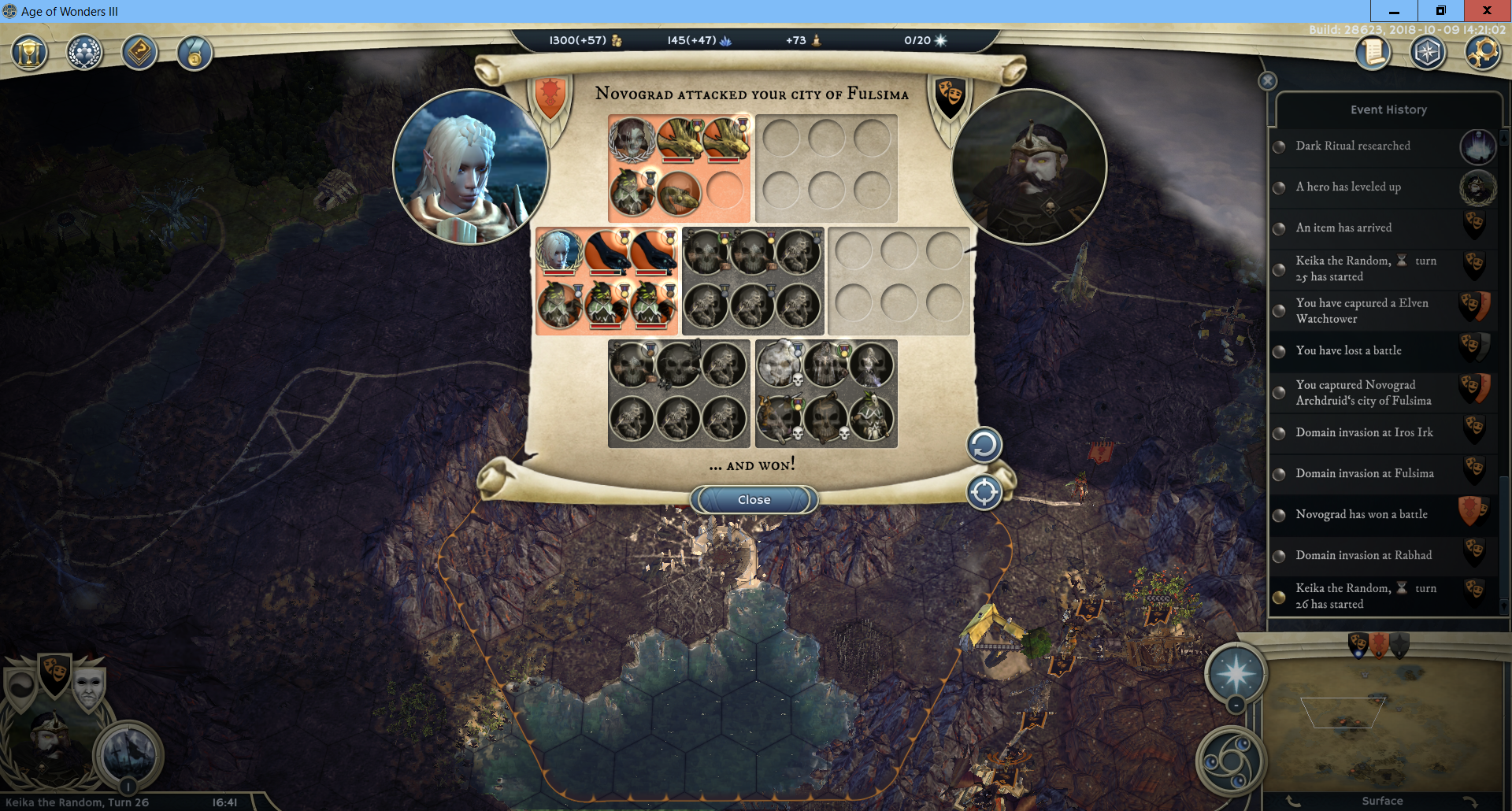Open the medal icon in top bar
The height and width of the screenshot is (811, 1512).
[195, 54]
